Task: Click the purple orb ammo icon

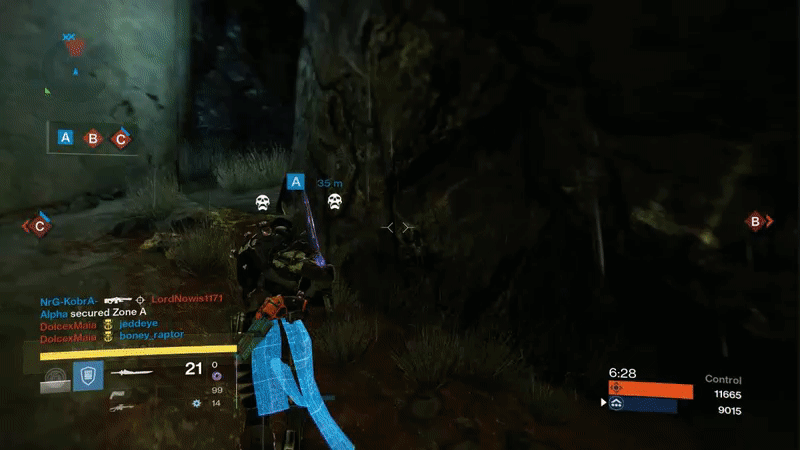Action: pyautogui.click(x=216, y=377)
